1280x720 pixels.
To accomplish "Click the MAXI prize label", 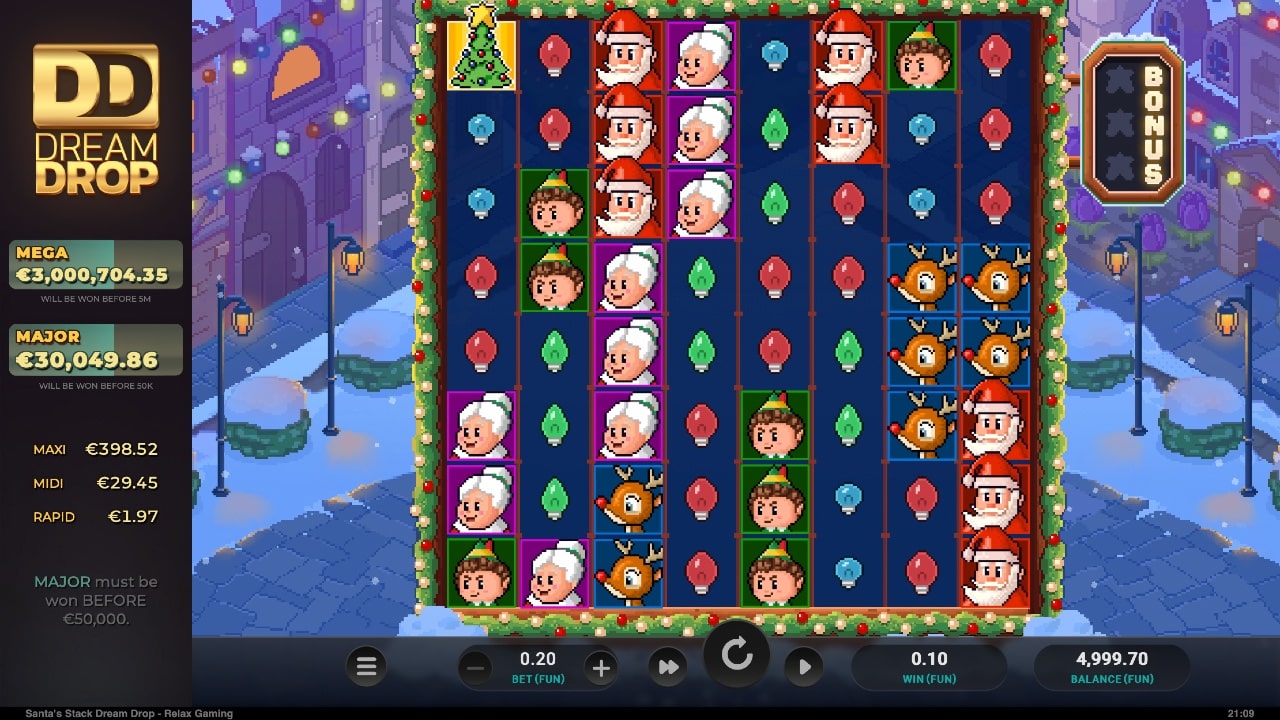I will [x=50, y=449].
